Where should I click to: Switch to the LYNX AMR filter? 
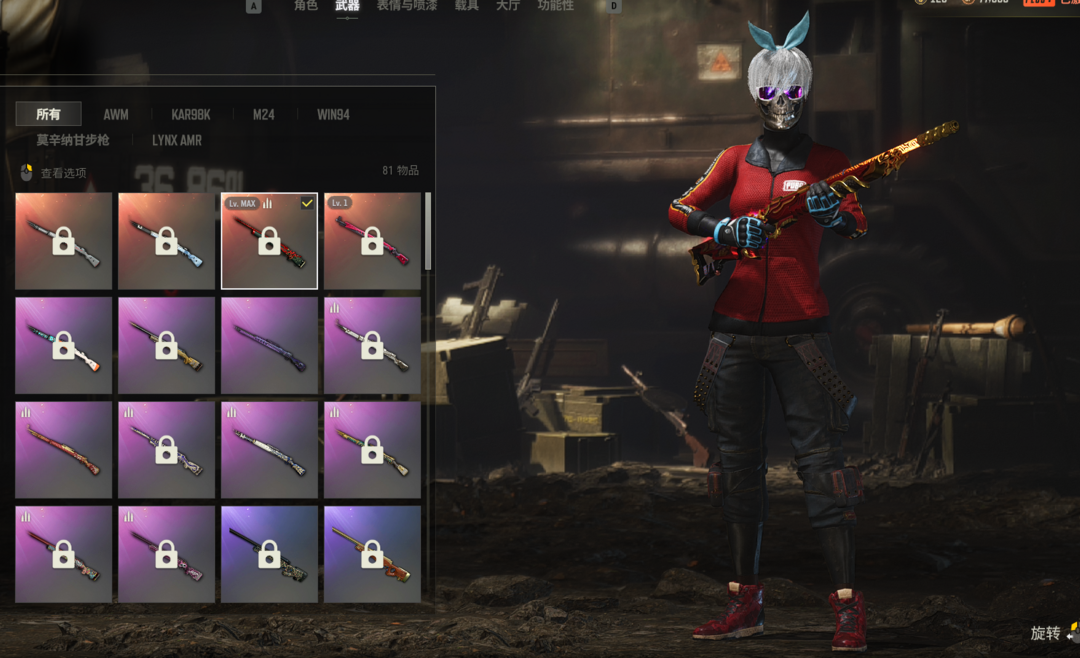177,141
